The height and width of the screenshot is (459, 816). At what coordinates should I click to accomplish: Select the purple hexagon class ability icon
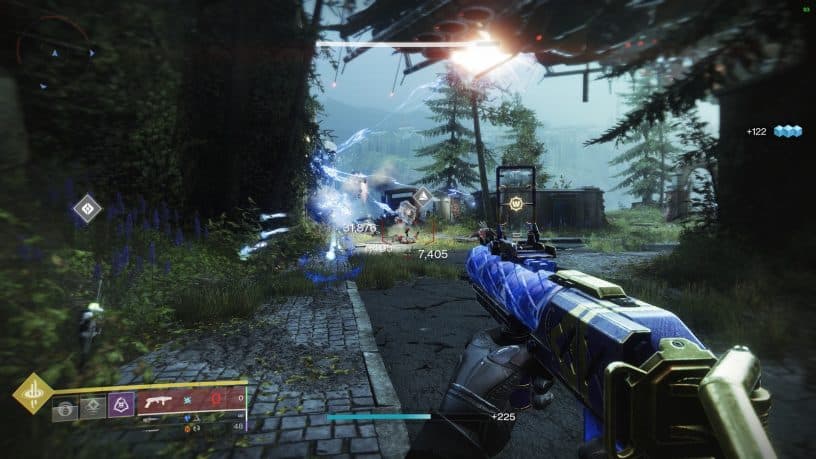121,404
